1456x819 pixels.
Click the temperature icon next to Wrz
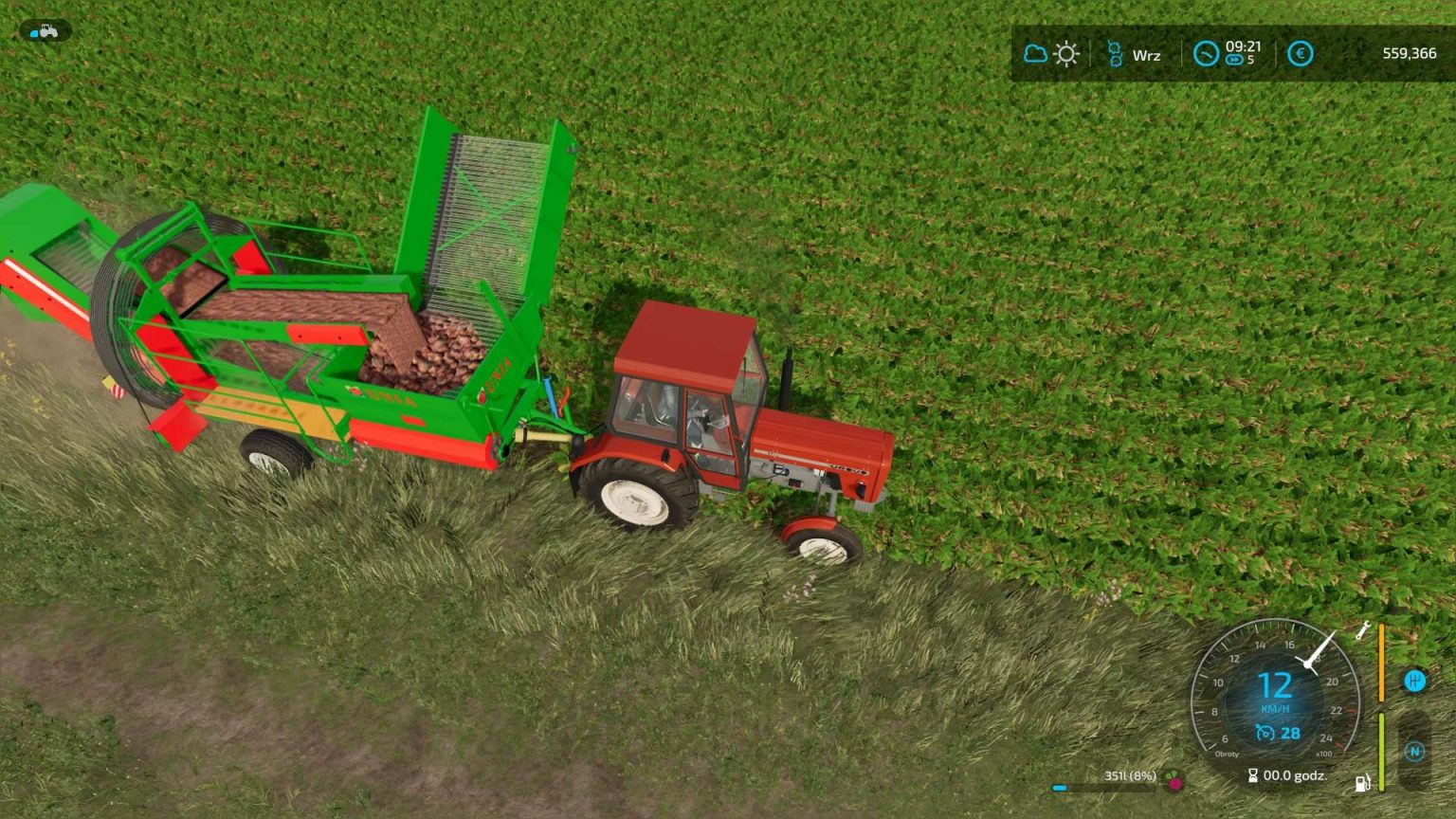(x=1115, y=53)
